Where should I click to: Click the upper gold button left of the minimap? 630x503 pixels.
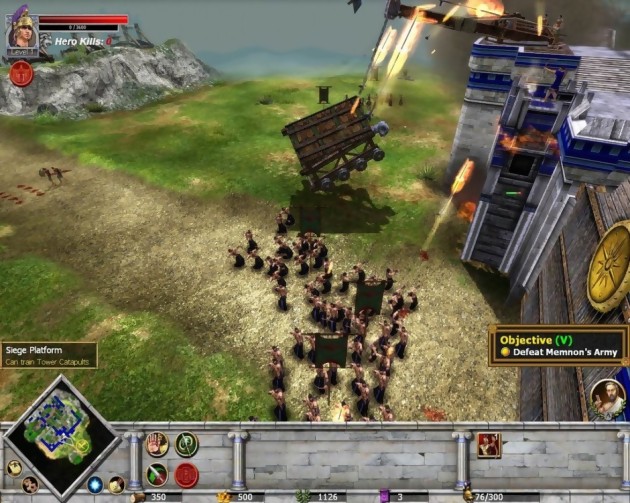click(x=14, y=466)
